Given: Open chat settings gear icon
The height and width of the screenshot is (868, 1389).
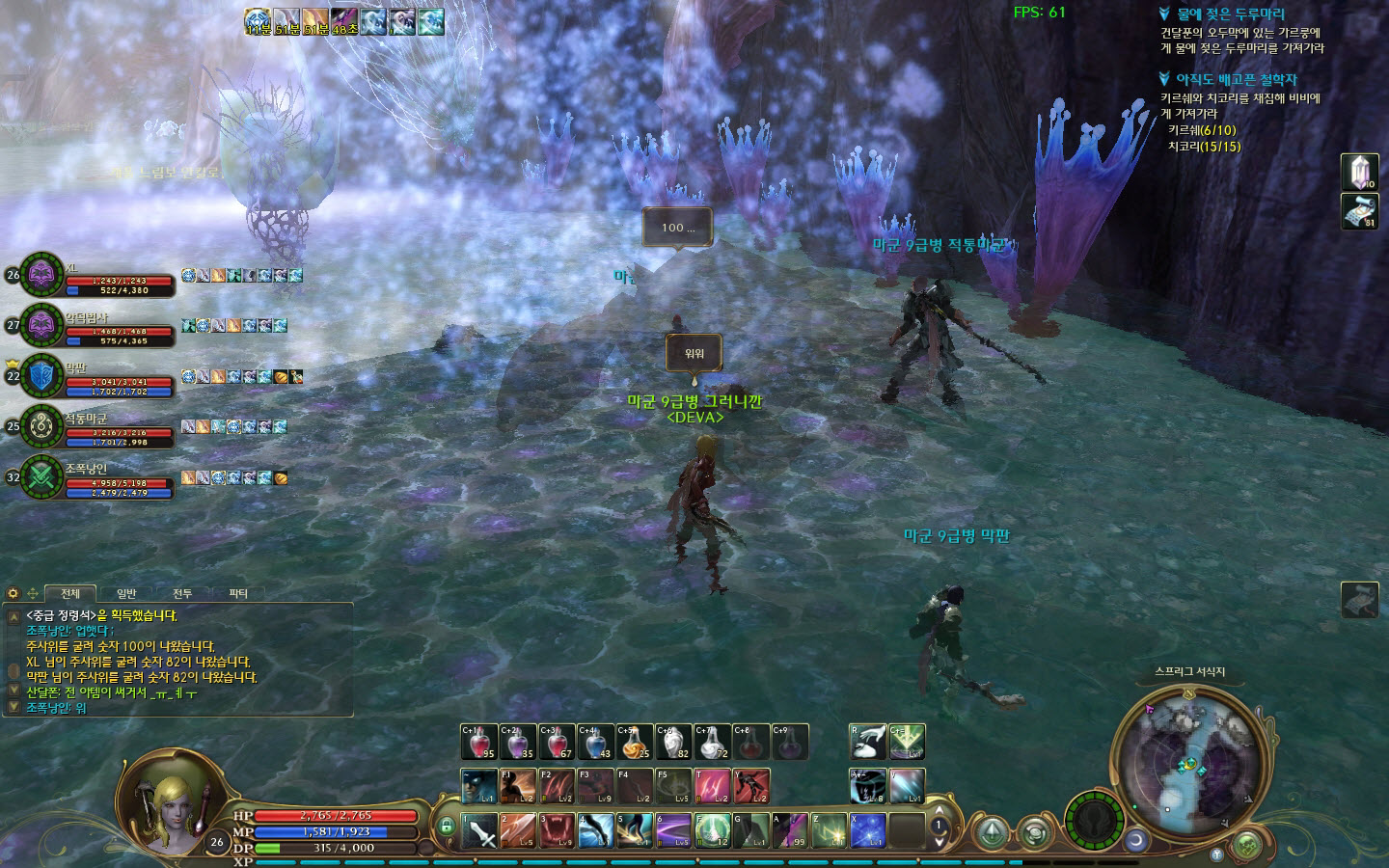Looking at the screenshot, I should (14, 593).
